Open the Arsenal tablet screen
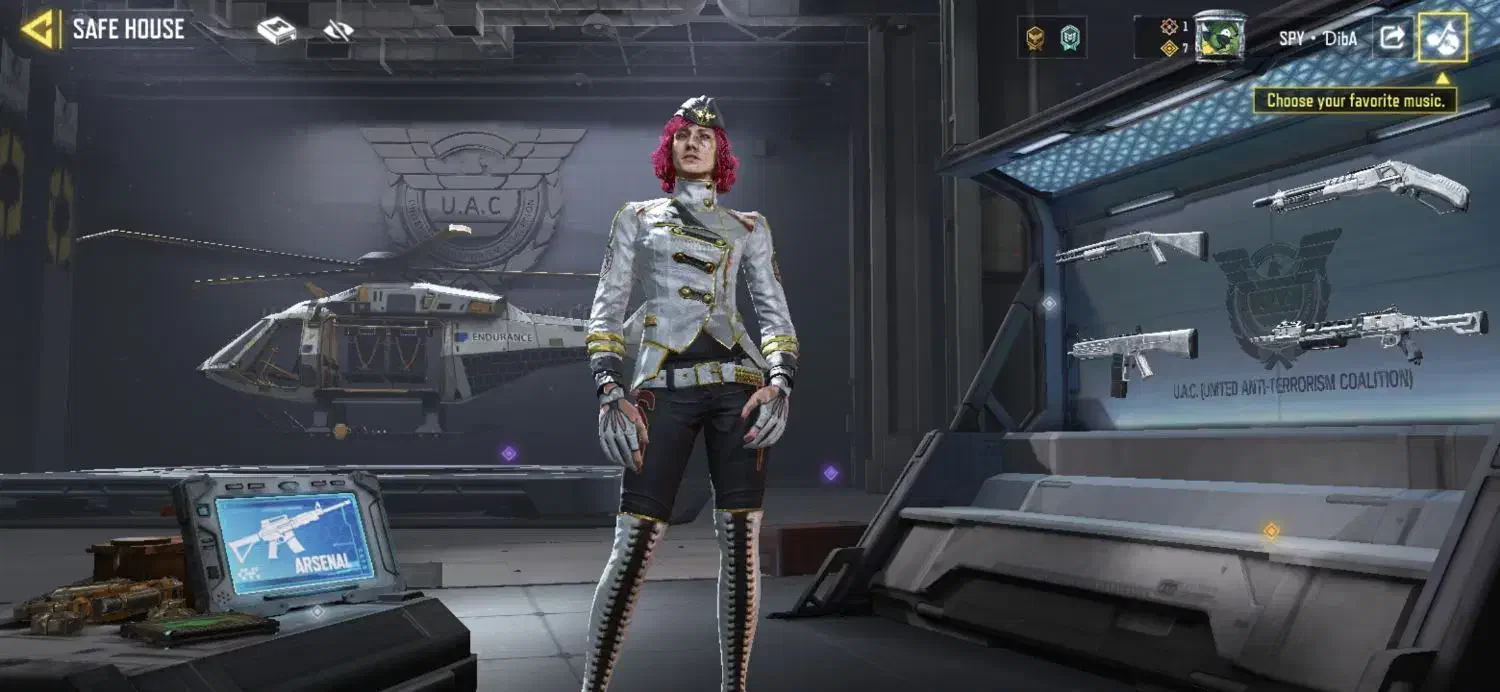Image resolution: width=1500 pixels, height=692 pixels. pos(295,544)
